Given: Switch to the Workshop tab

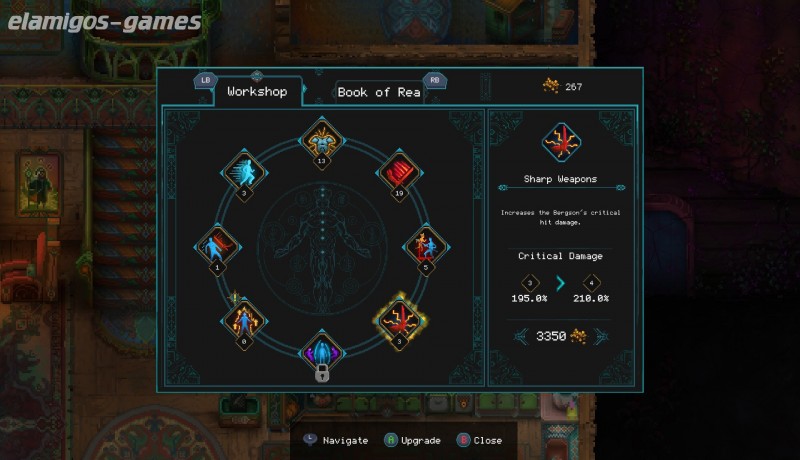Looking at the screenshot, I should 257,92.
